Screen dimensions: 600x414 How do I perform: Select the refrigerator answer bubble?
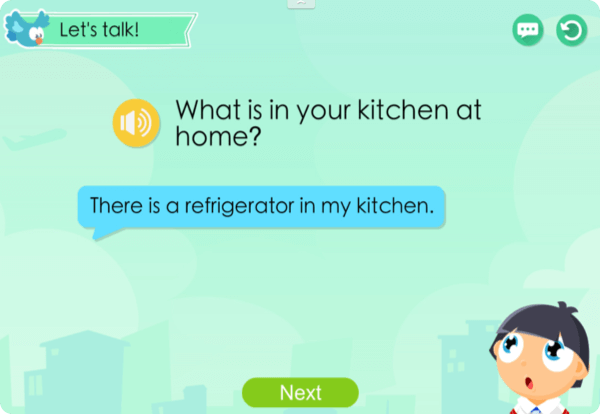coord(262,207)
